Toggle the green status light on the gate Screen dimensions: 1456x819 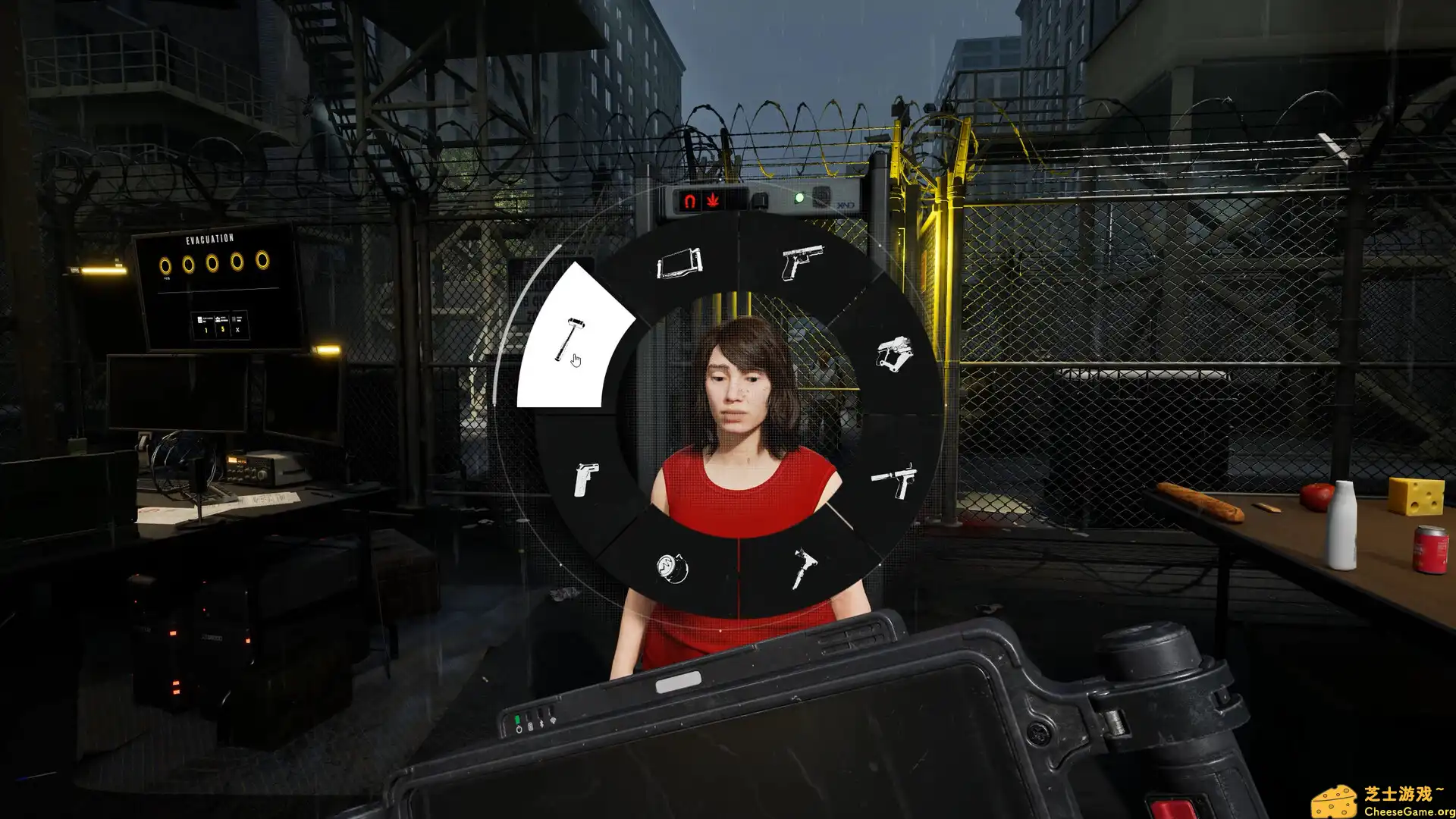pyautogui.click(x=800, y=197)
